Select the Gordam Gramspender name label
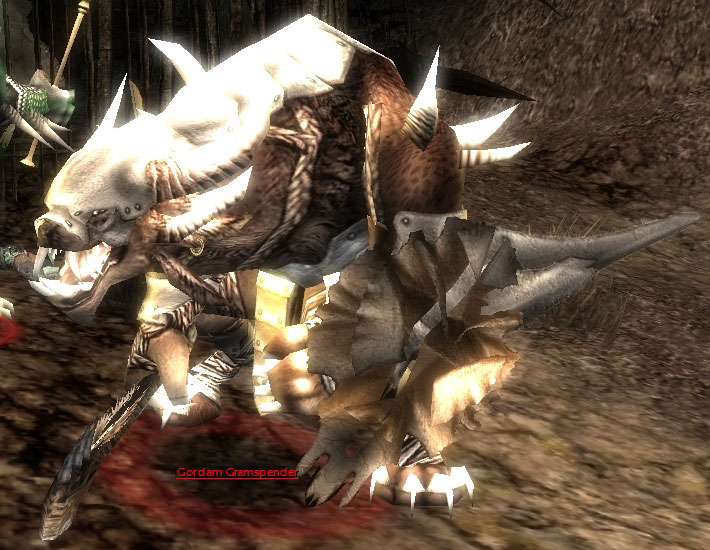The width and height of the screenshot is (710, 550). coord(237,472)
